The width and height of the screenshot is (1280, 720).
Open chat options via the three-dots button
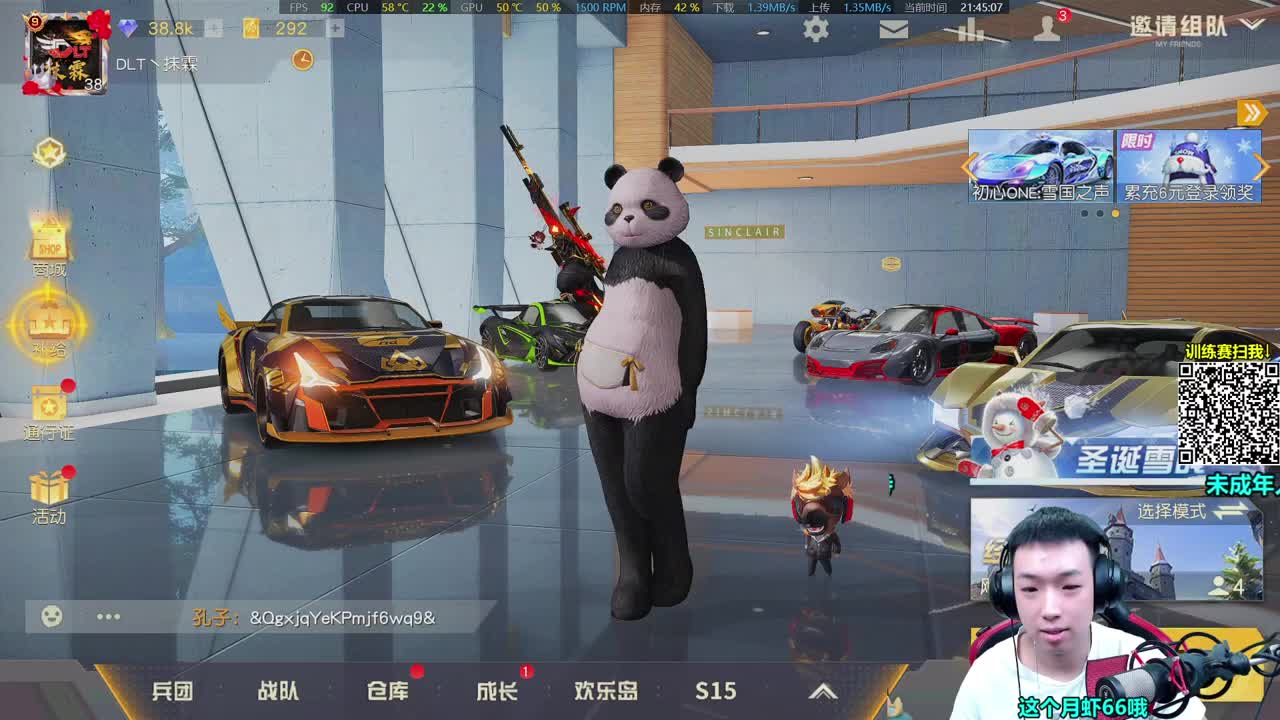(108, 617)
